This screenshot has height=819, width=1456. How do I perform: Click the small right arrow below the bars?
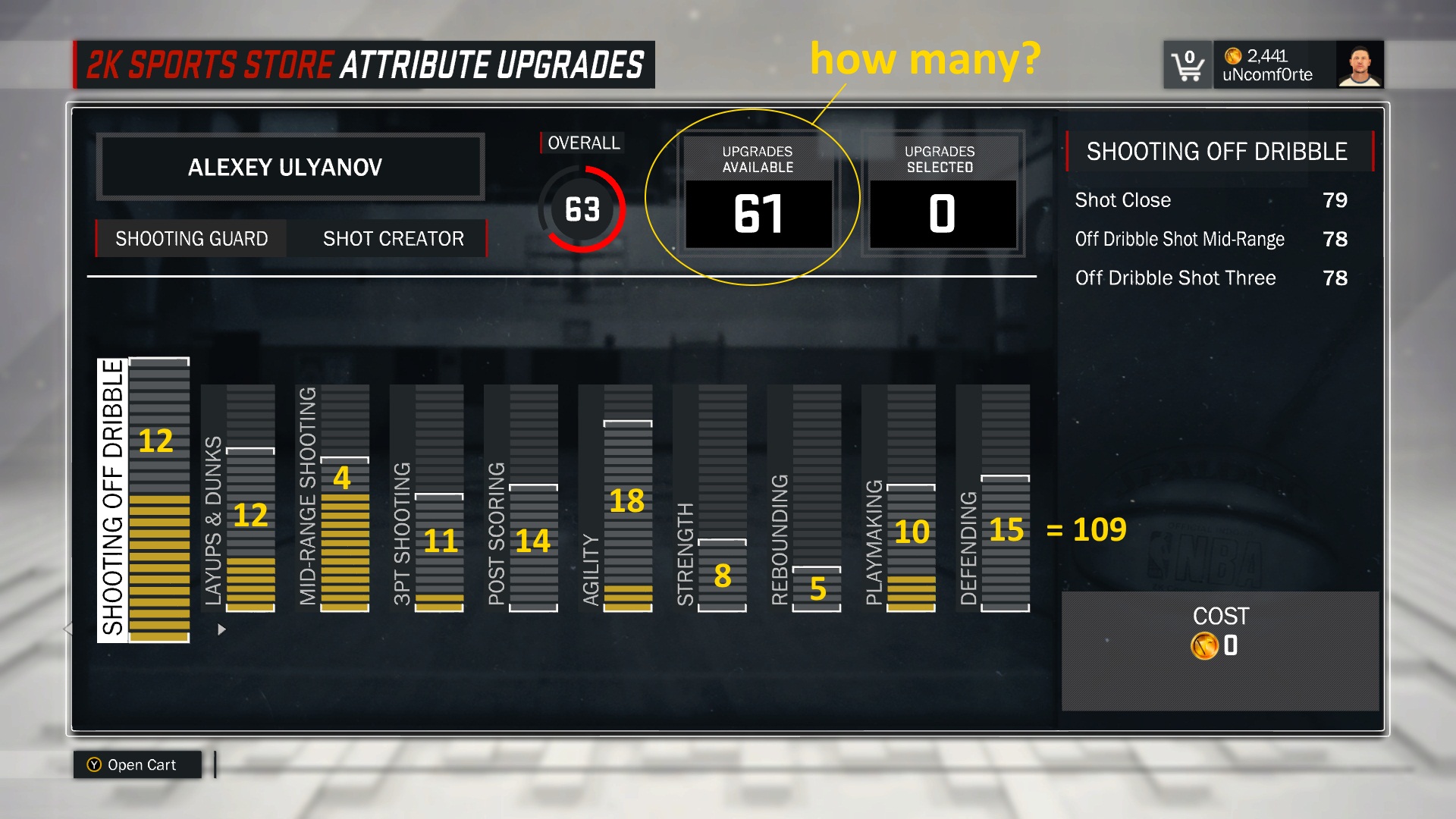pos(221,629)
